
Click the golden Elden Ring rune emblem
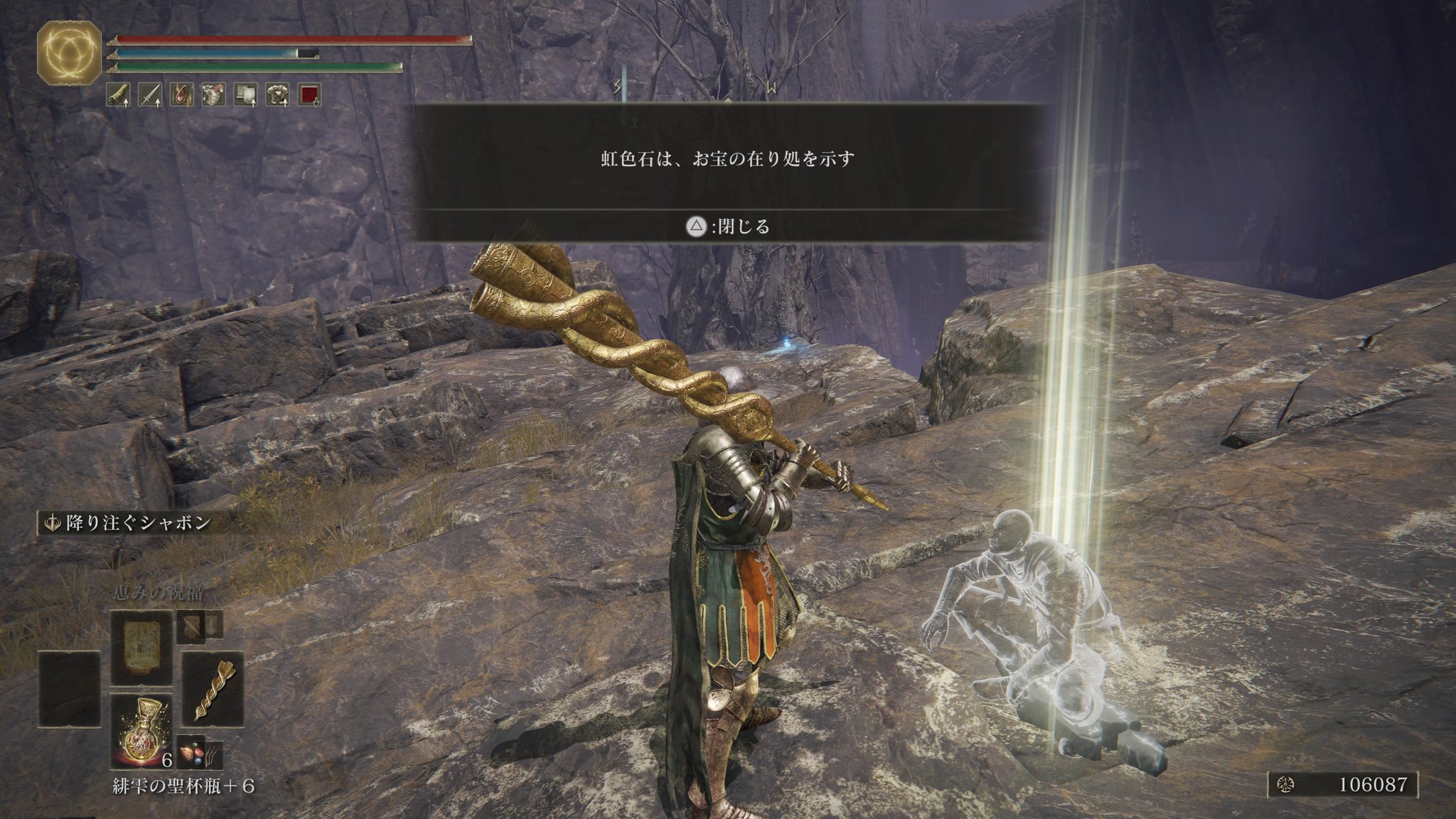click(x=69, y=52)
